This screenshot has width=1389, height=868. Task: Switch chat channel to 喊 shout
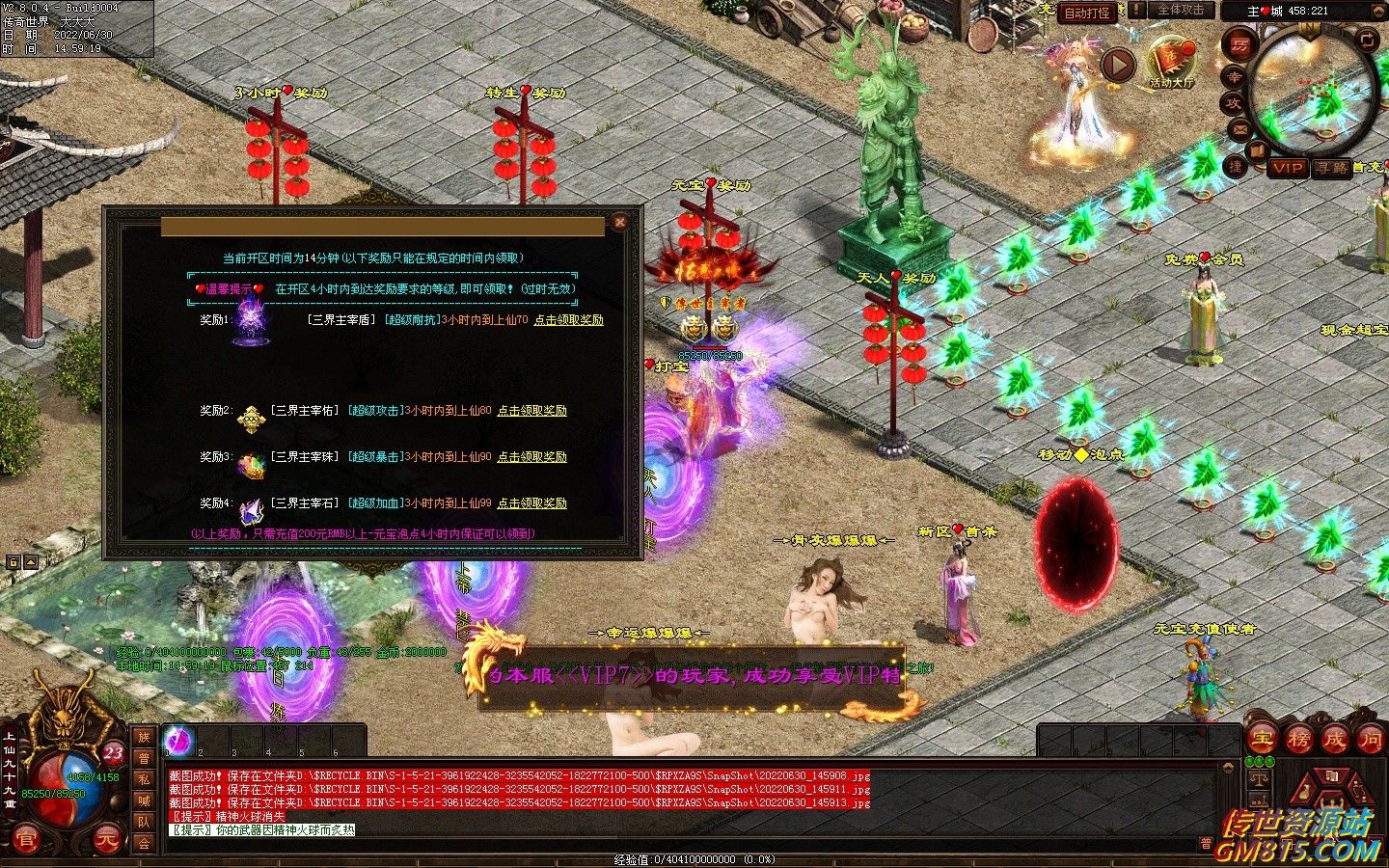point(144,800)
